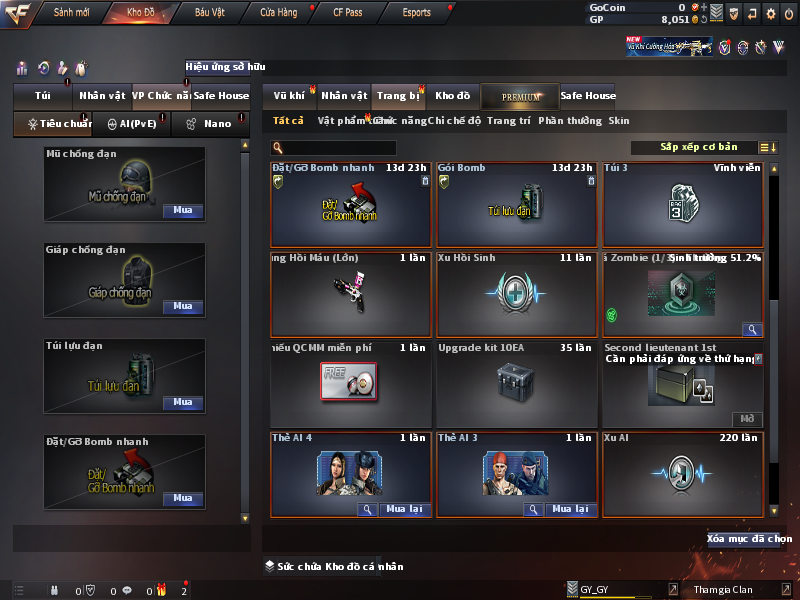Buy the Mũ chống đạn helmet
Viewport: 800px width, 600px height.
click(183, 211)
